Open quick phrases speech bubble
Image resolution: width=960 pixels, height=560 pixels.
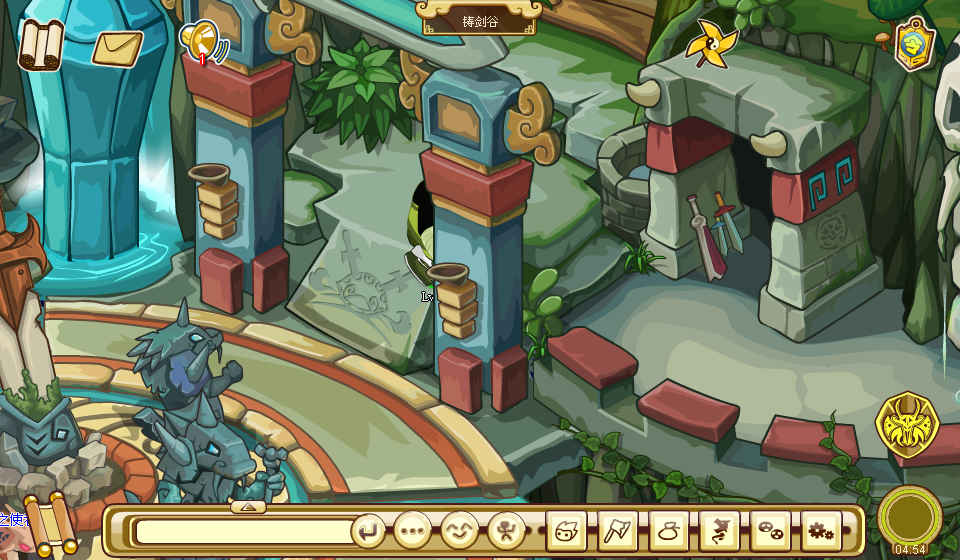pos(412,530)
